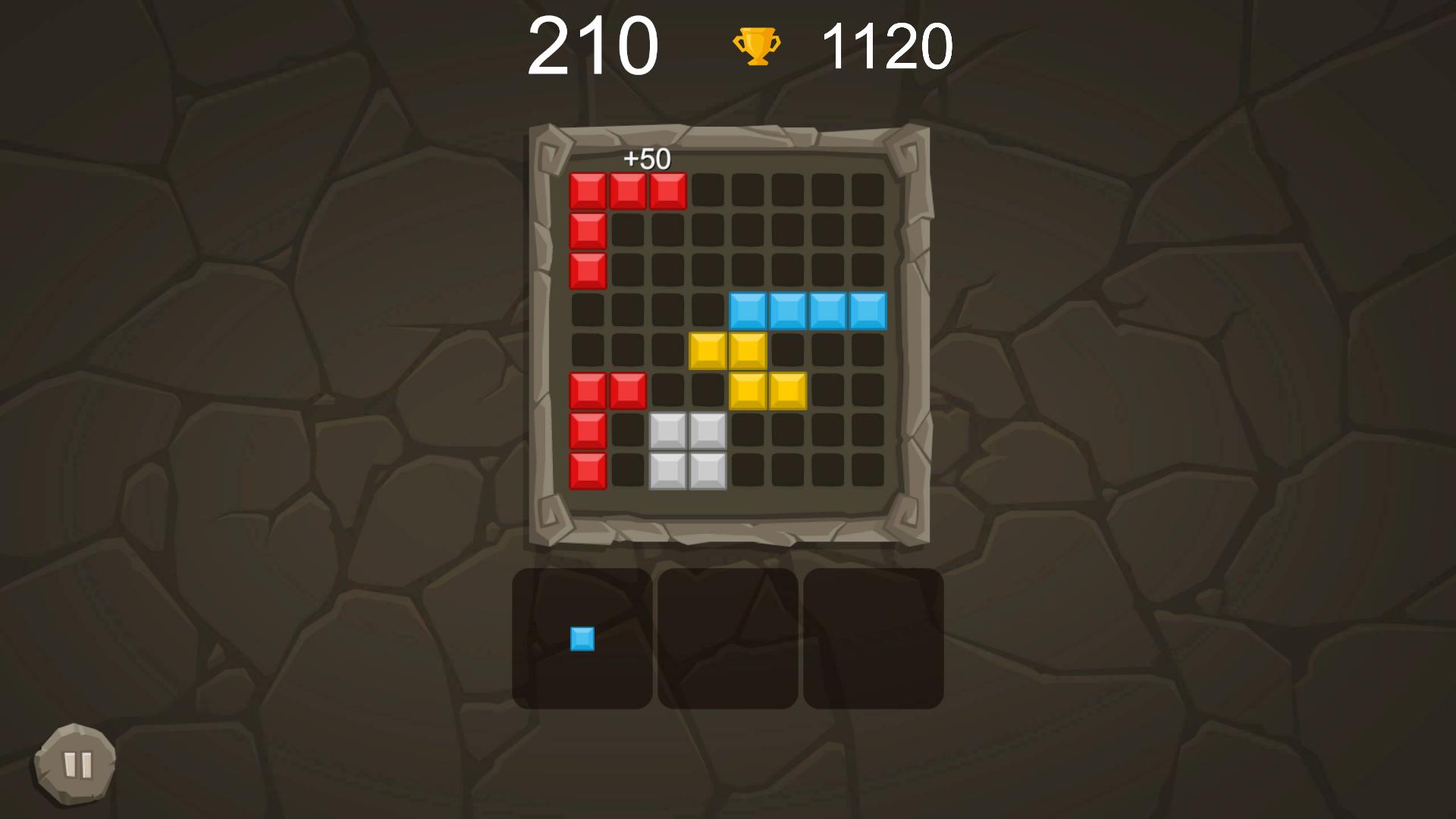Tap the rightmost blue block on the board
Image resolution: width=1456 pixels, height=819 pixels.
(x=868, y=309)
